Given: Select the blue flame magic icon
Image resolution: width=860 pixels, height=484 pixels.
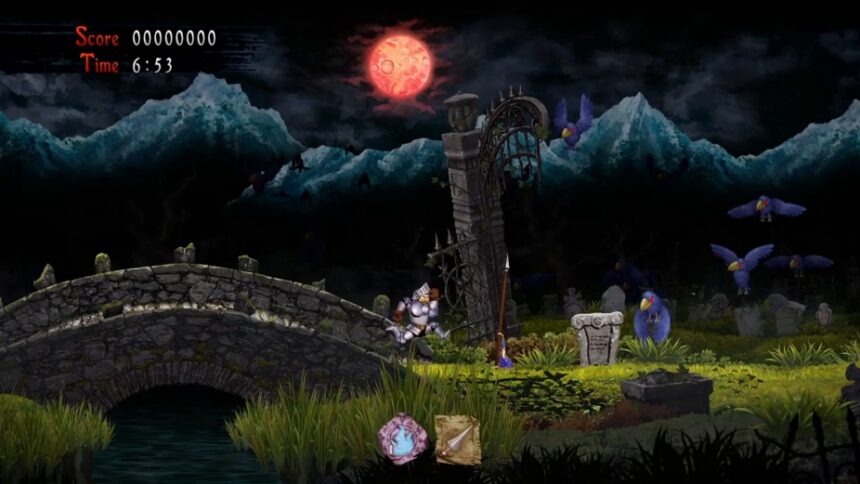Looking at the screenshot, I should pos(402,439).
